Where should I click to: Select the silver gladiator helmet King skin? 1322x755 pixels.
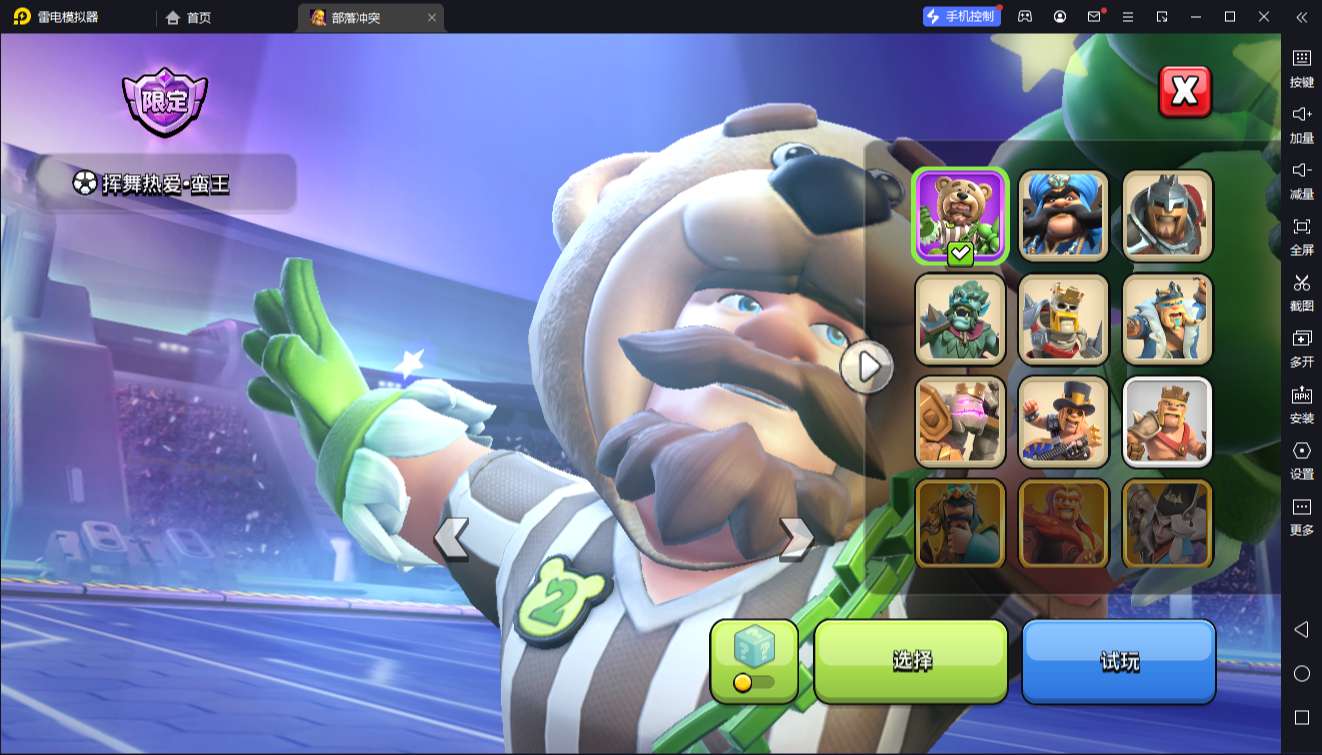coord(1167,215)
